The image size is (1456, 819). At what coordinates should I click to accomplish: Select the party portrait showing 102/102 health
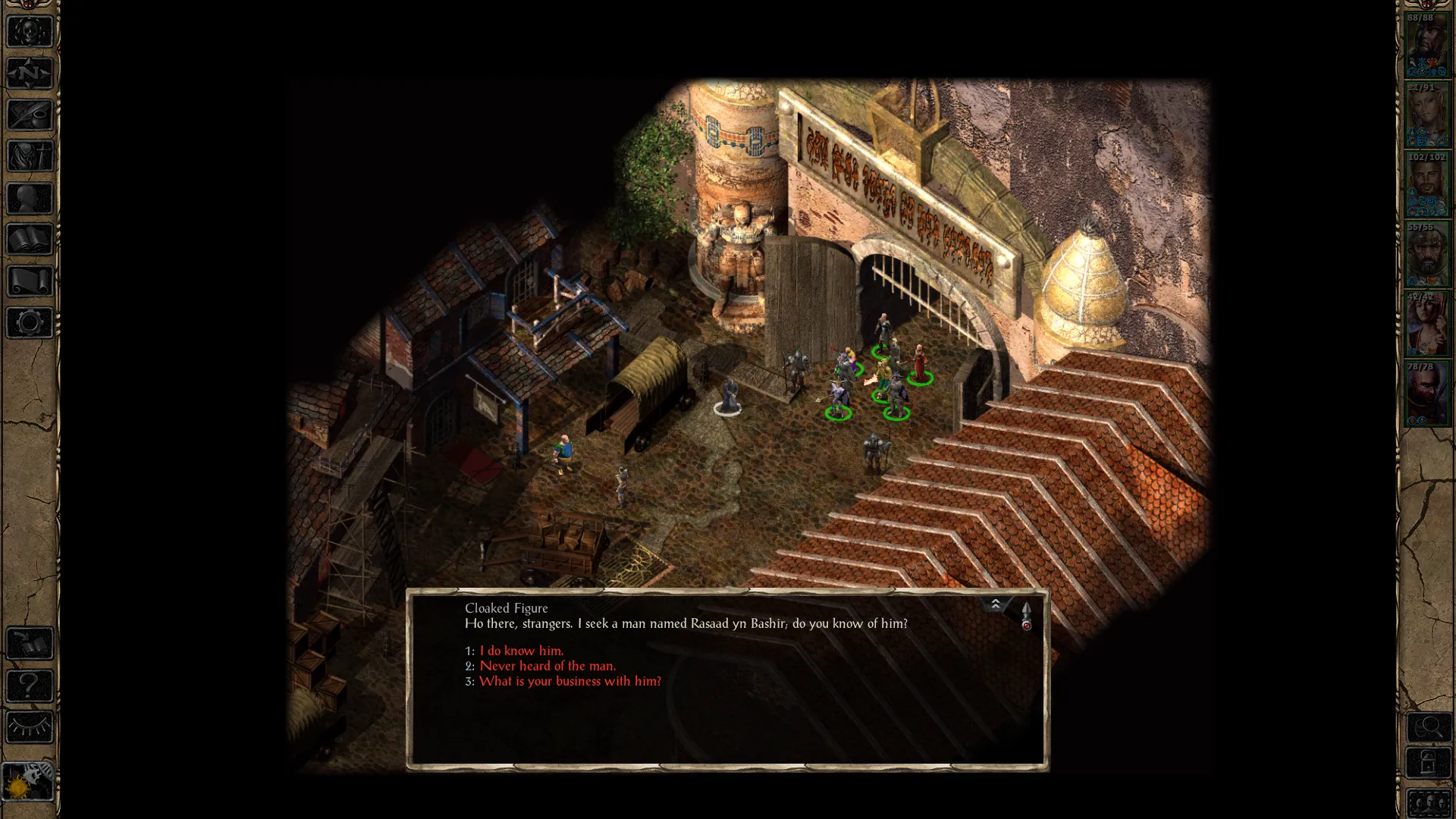(x=1426, y=185)
